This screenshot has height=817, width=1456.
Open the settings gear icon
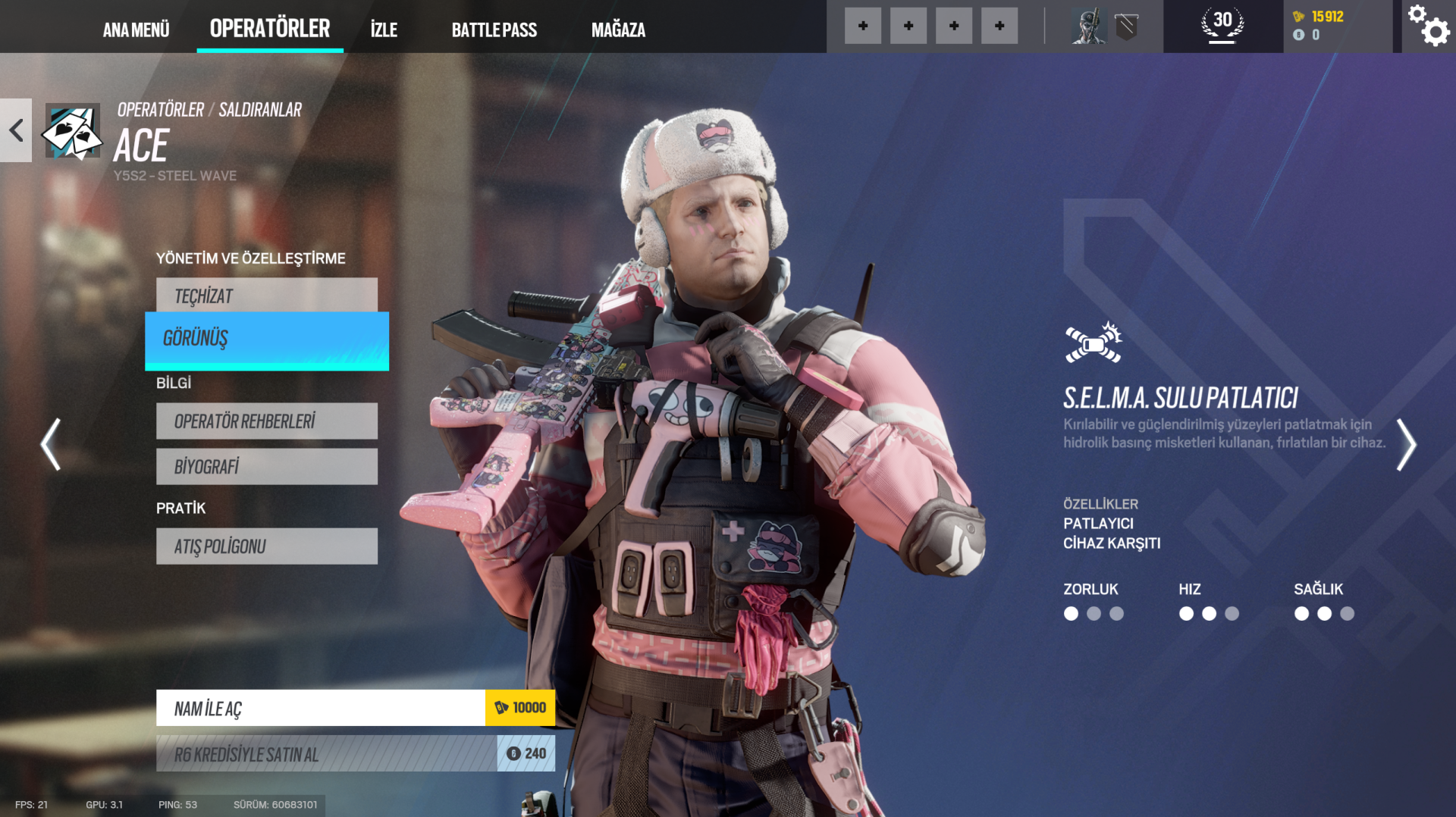click(x=1429, y=27)
